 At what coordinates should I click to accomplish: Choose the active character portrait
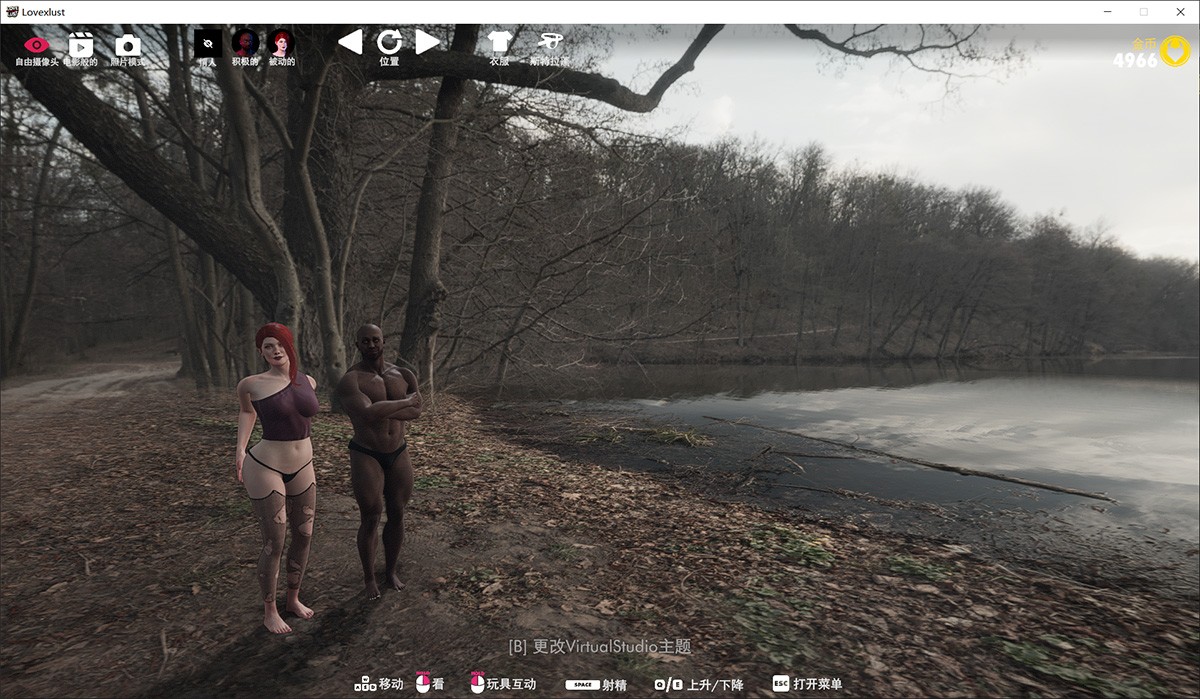[x=245, y=43]
